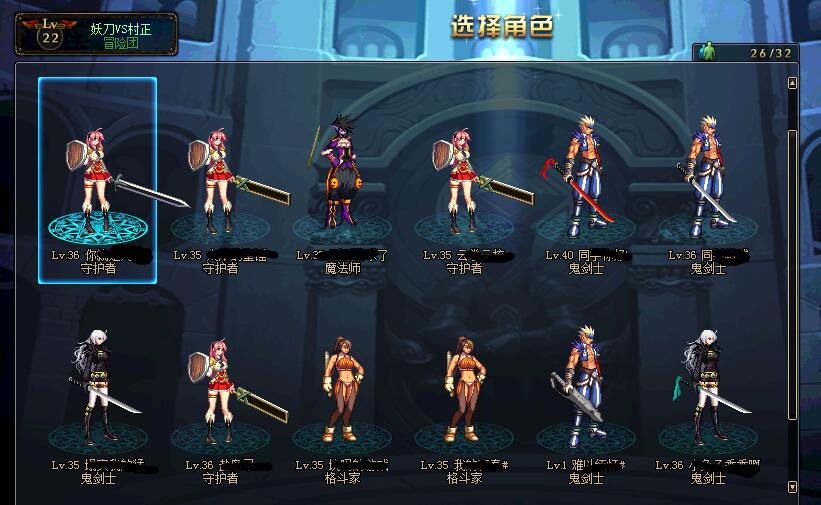Click the scrollbar up arrow
821x505 pixels.
(793, 82)
